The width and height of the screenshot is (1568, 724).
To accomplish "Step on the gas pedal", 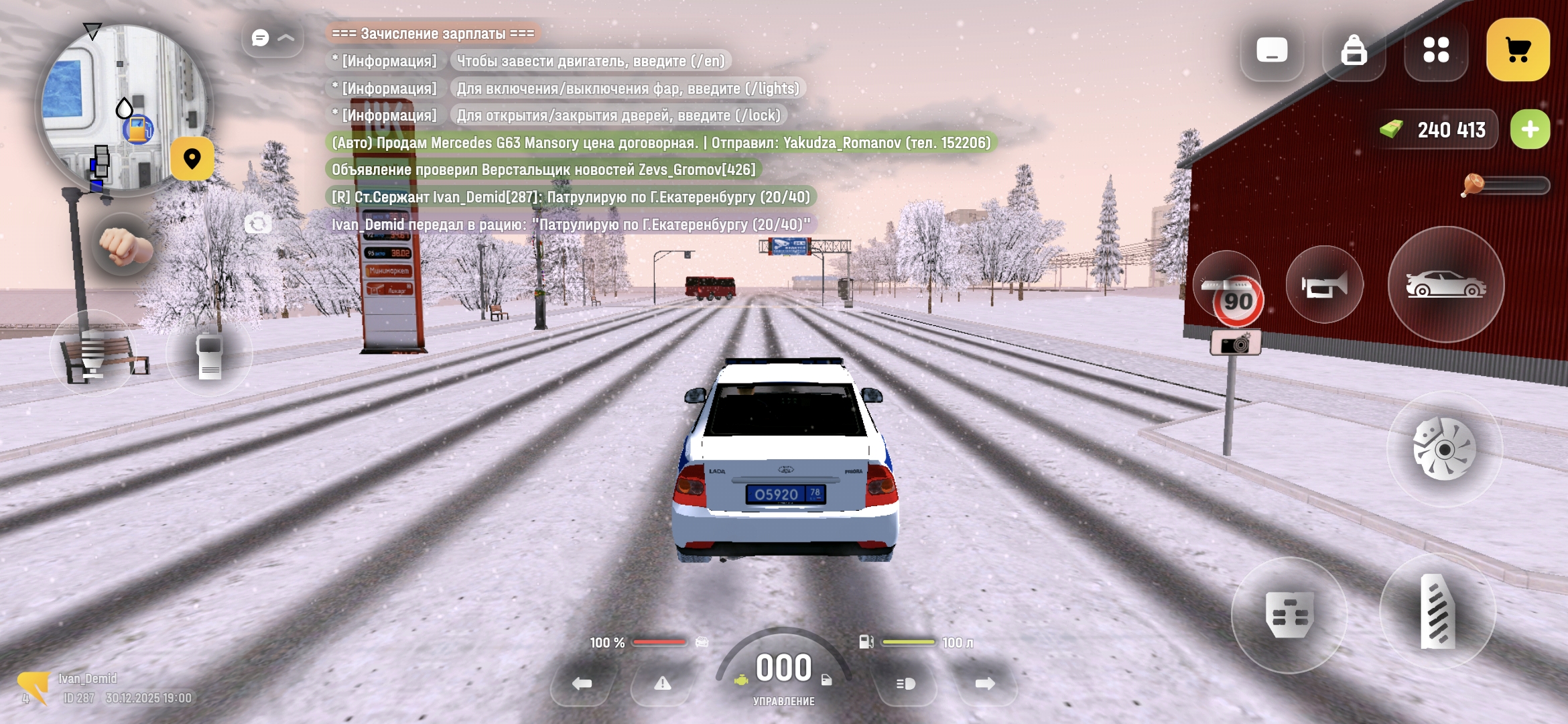I will (1437, 611).
